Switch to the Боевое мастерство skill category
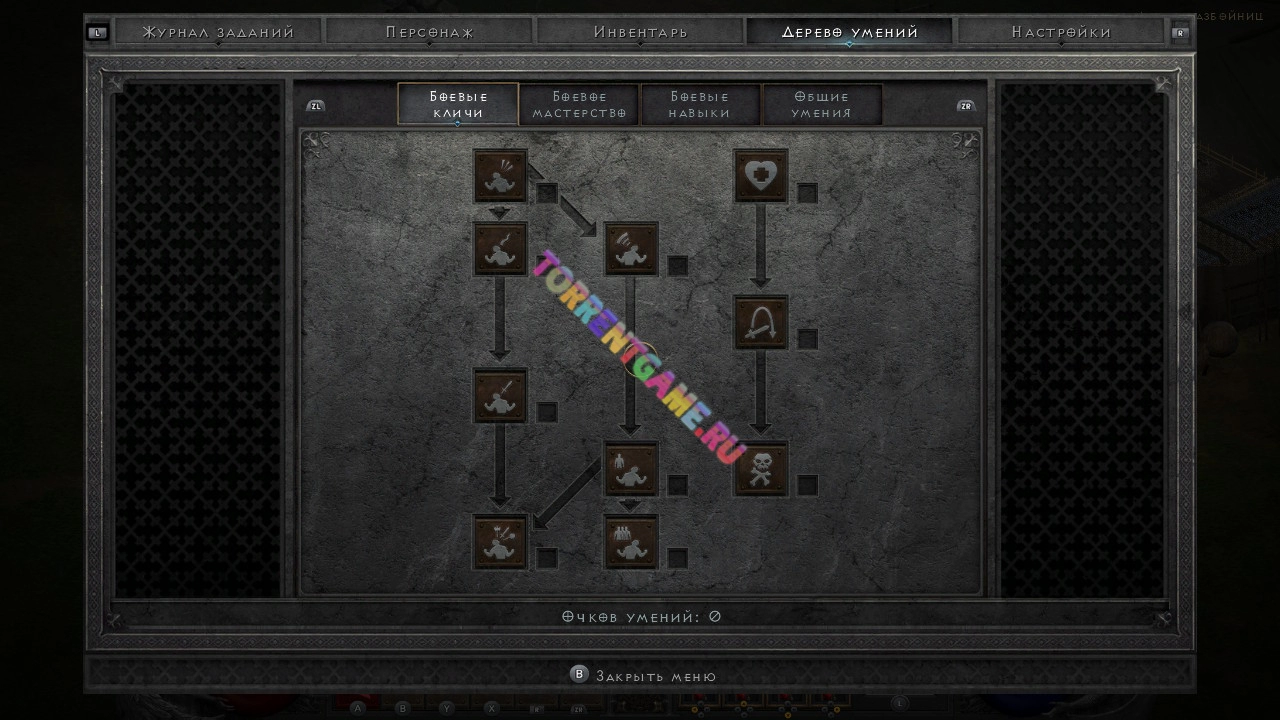This screenshot has width=1280, height=720. coord(579,104)
